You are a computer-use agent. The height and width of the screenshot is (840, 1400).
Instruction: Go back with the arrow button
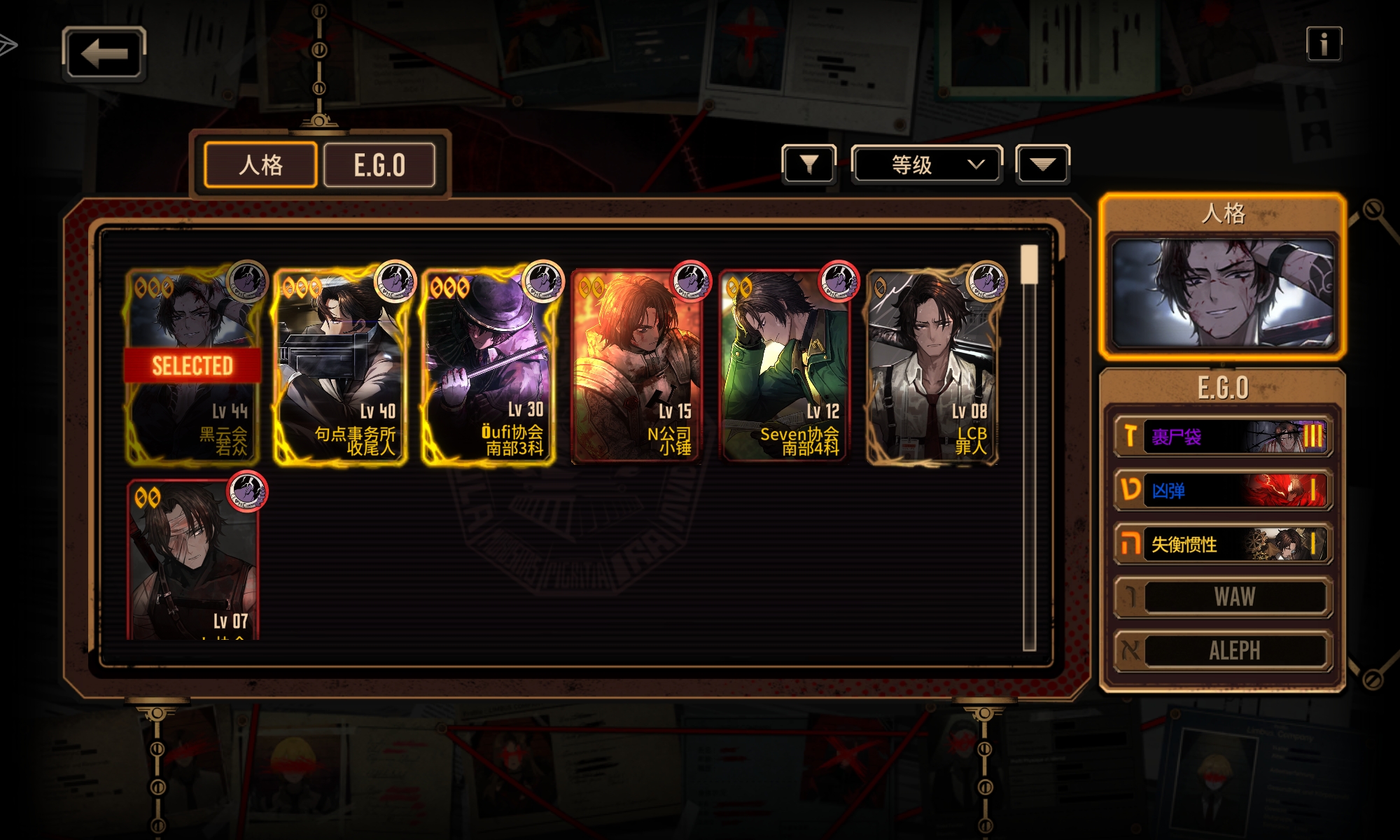click(x=104, y=53)
